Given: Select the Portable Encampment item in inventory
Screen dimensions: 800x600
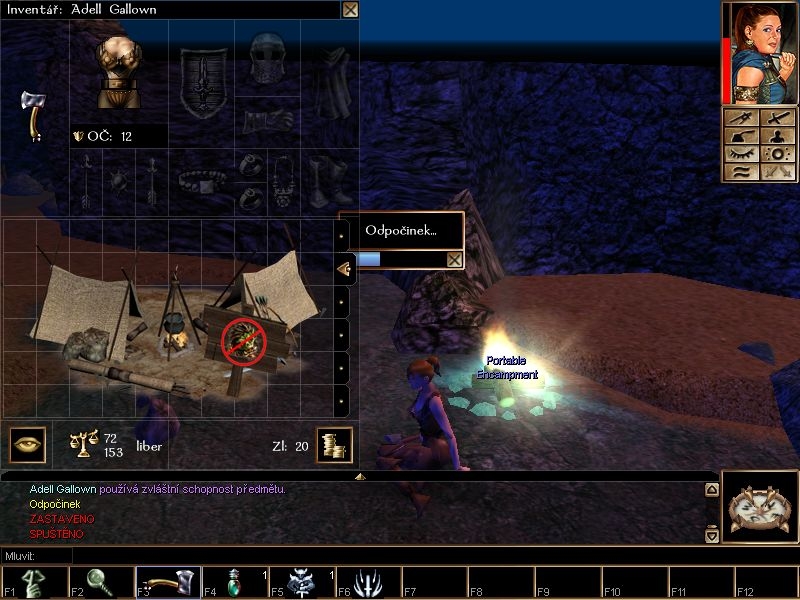Looking at the screenshot, I should pyautogui.click(x=170, y=320).
